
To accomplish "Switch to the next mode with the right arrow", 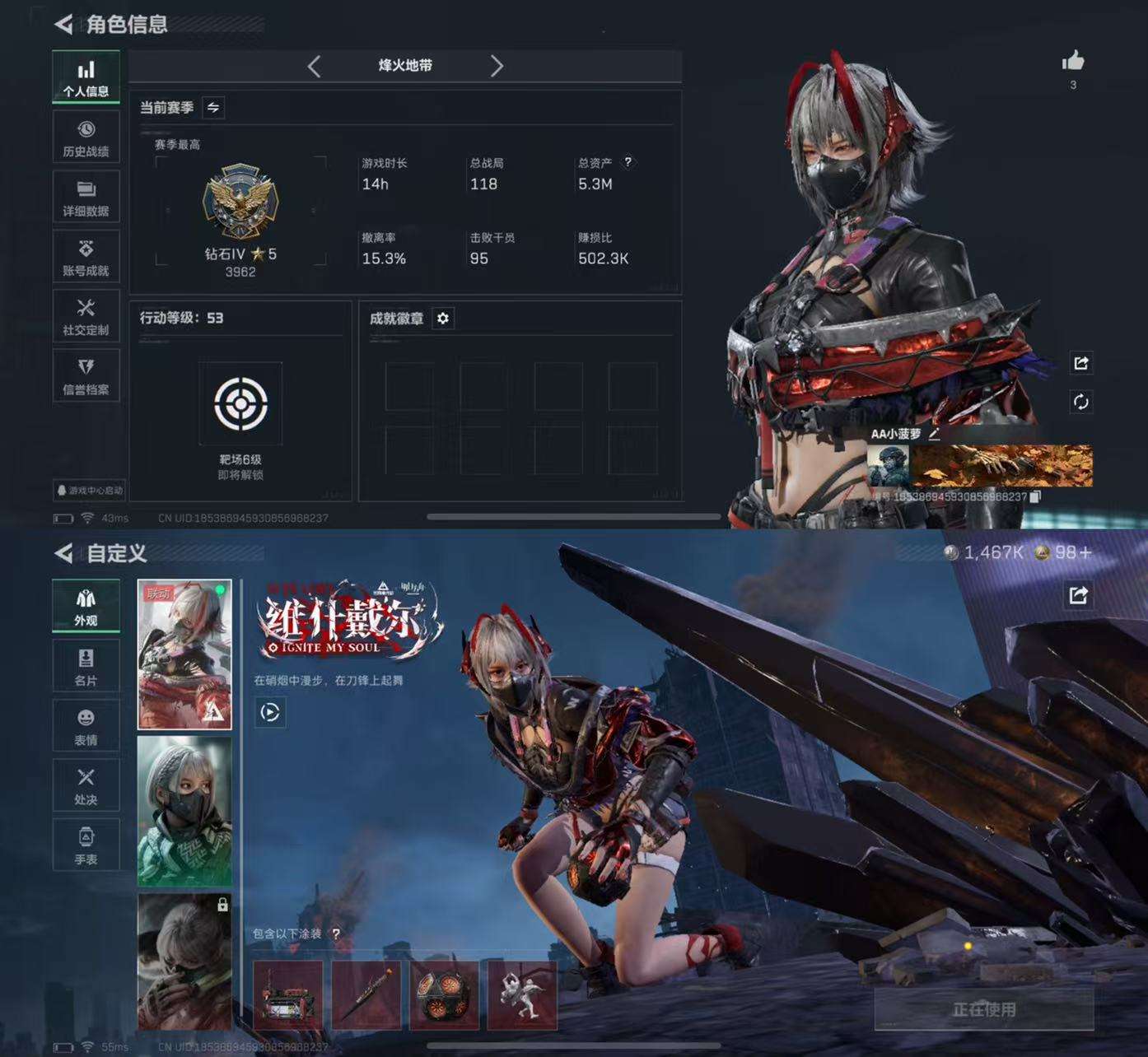I will [497, 67].
